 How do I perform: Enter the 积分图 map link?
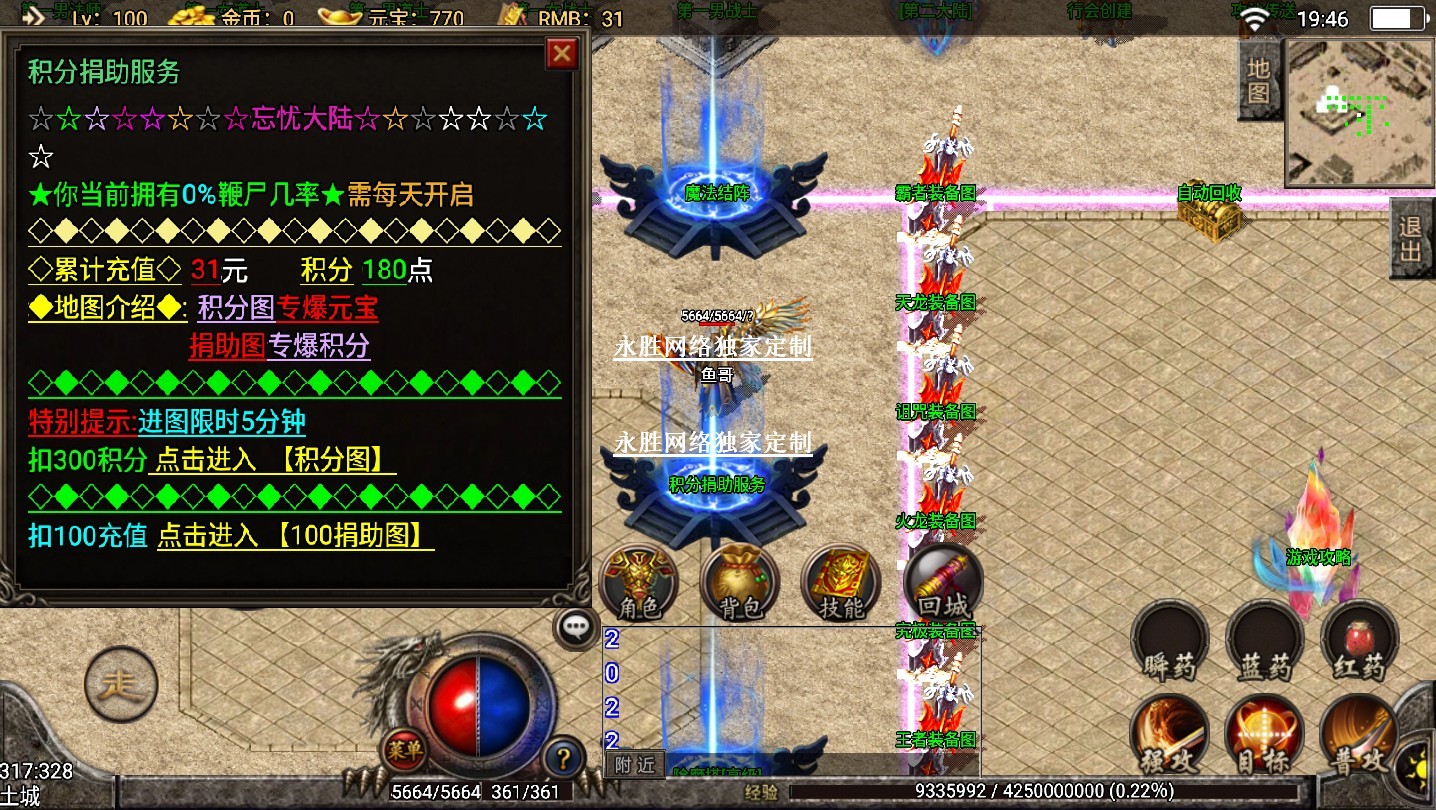(x=272, y=460)
